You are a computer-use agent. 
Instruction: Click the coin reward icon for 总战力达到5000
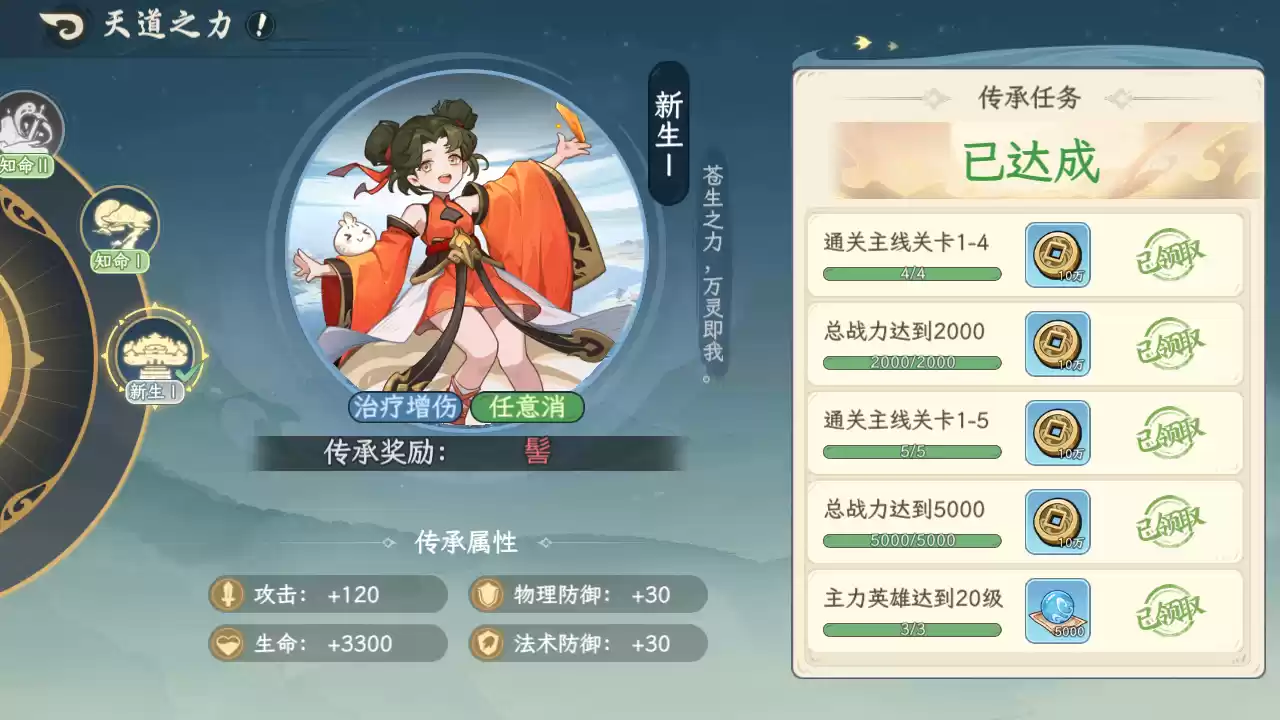click(1057, 522)
